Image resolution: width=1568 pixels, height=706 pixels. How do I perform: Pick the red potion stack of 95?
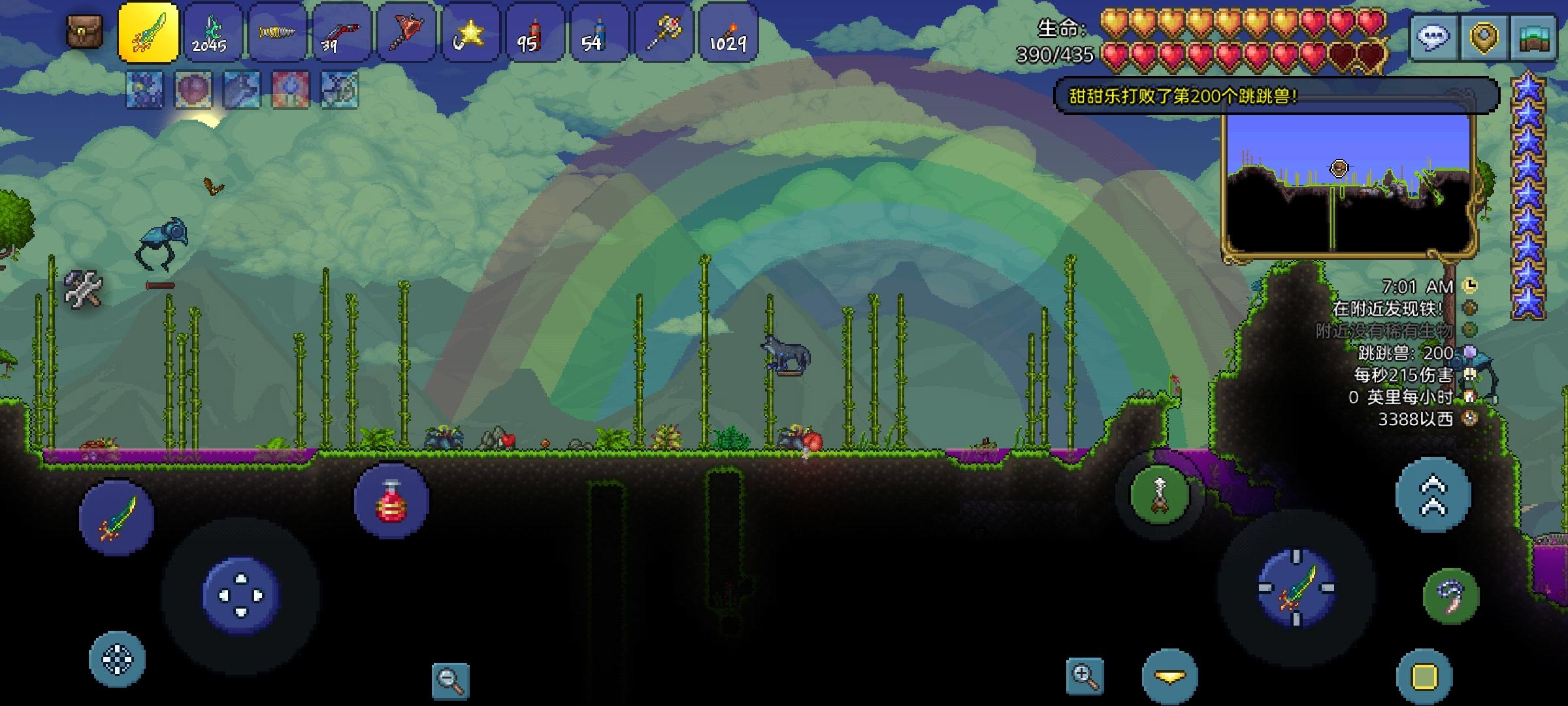[x=534, y=33]
